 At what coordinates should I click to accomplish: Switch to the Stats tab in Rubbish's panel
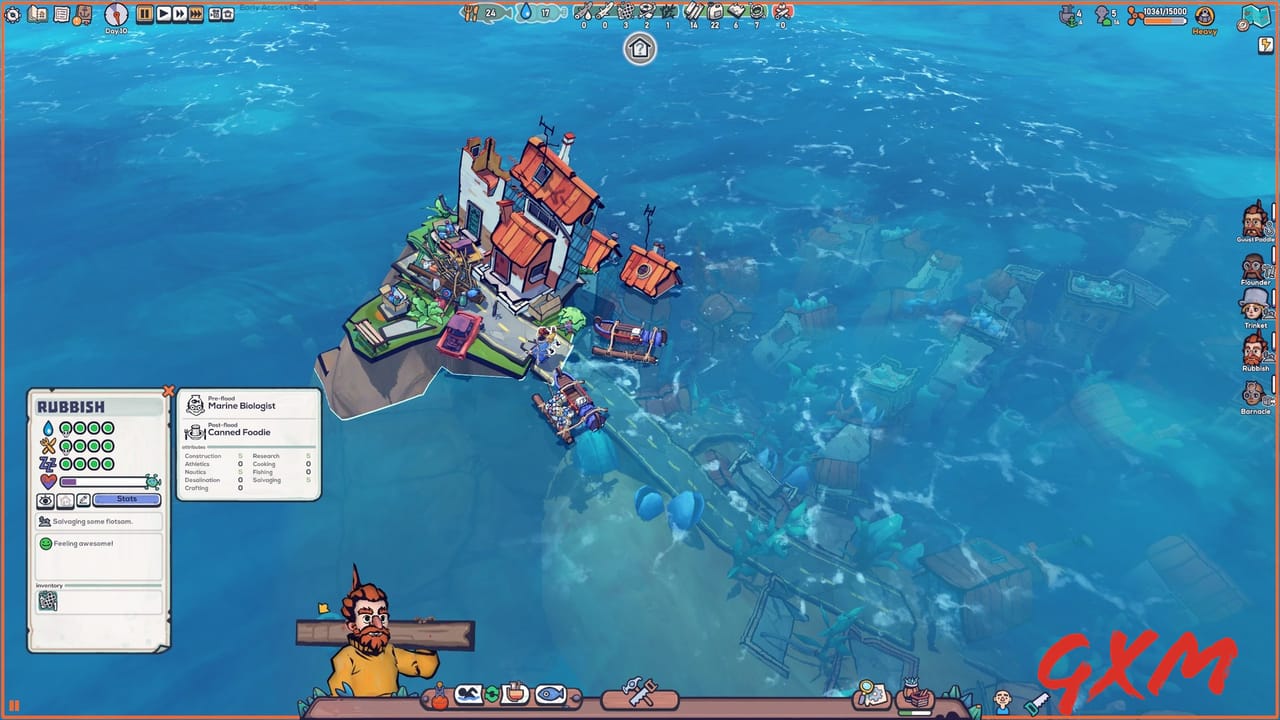[127, 498]
